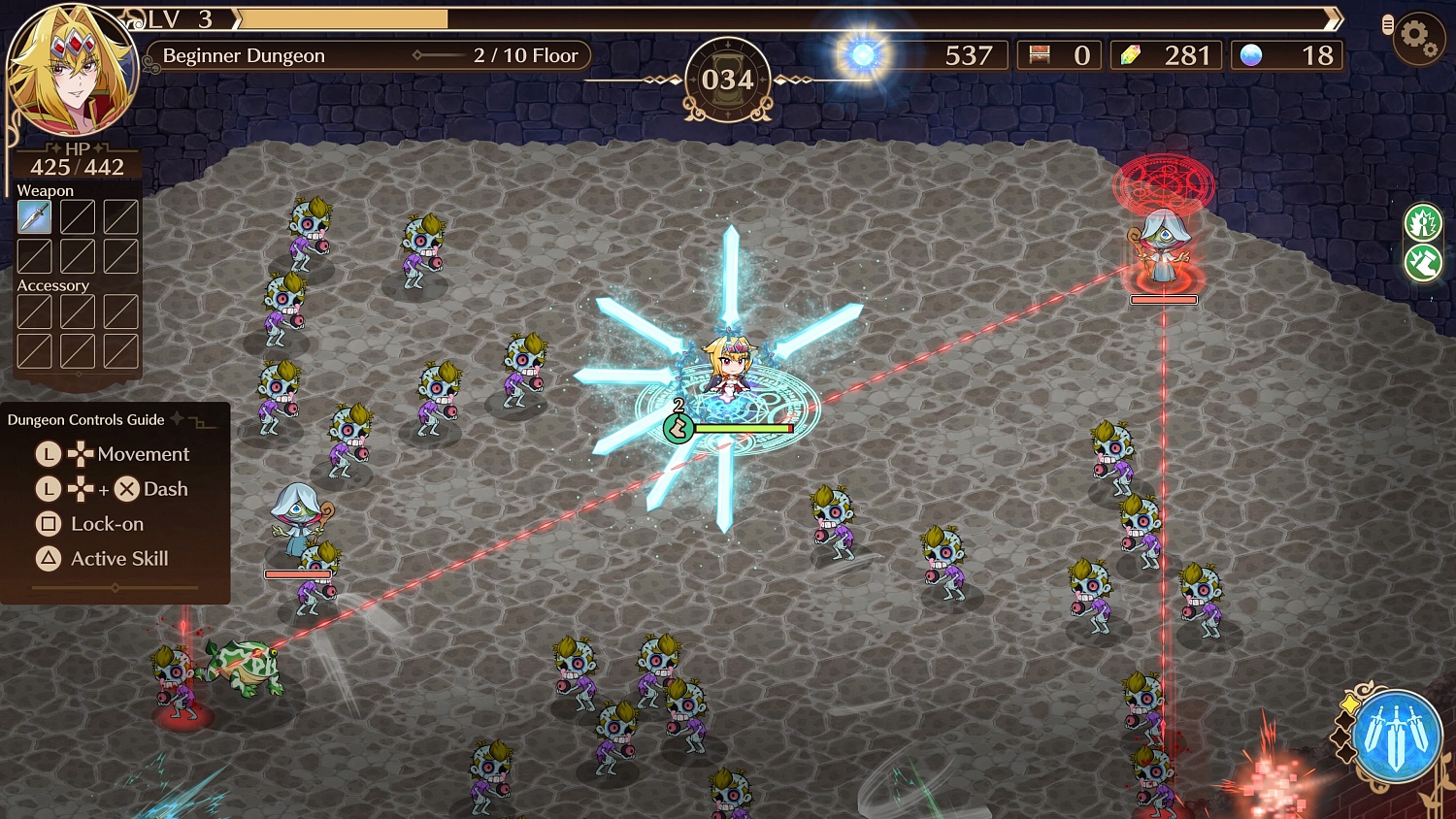Click the kill counter medallion showing 034
This screenshot has width=1456, height=819.
tap(727, 81)
